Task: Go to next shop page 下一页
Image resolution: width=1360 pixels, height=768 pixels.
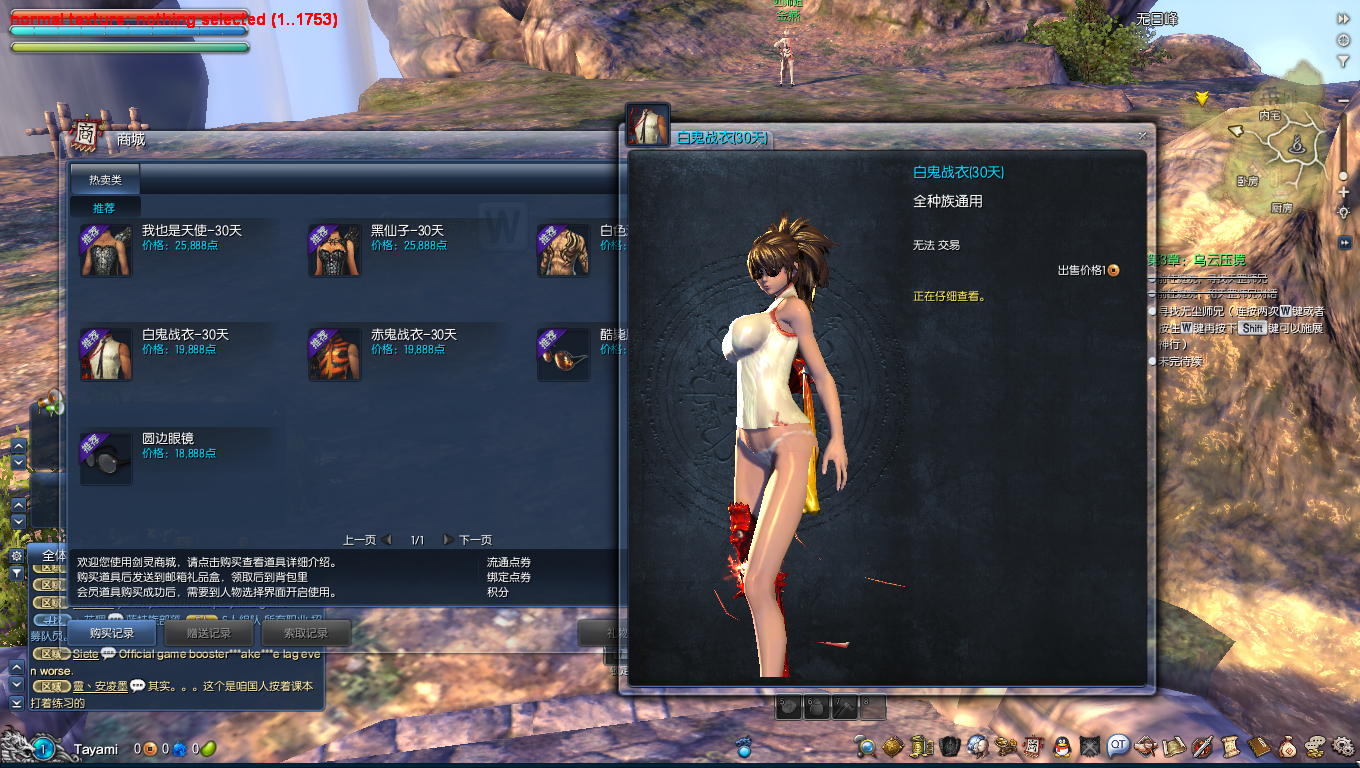Action: tap(468, 540)
